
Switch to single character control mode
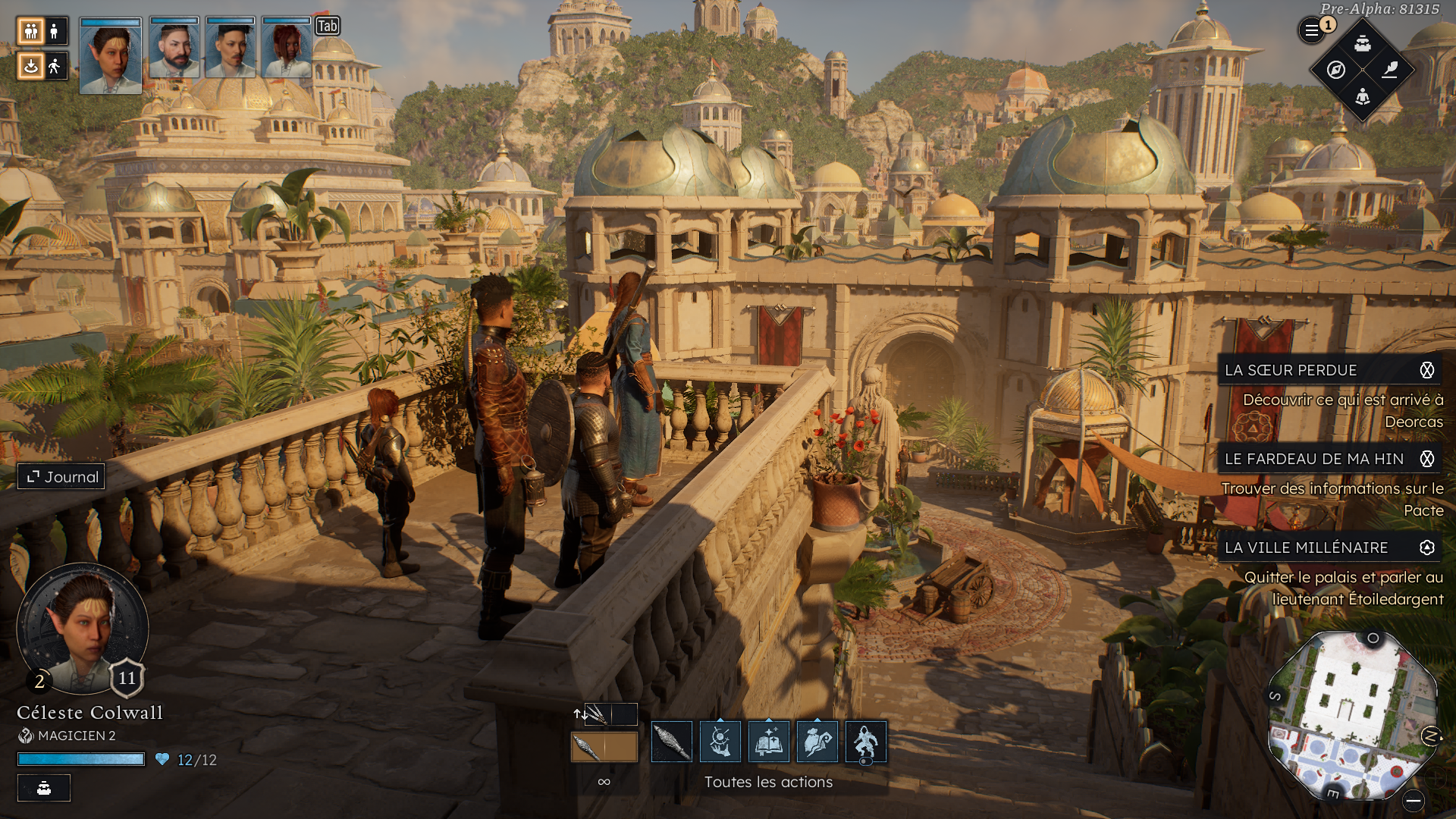(x=54, y=31)
